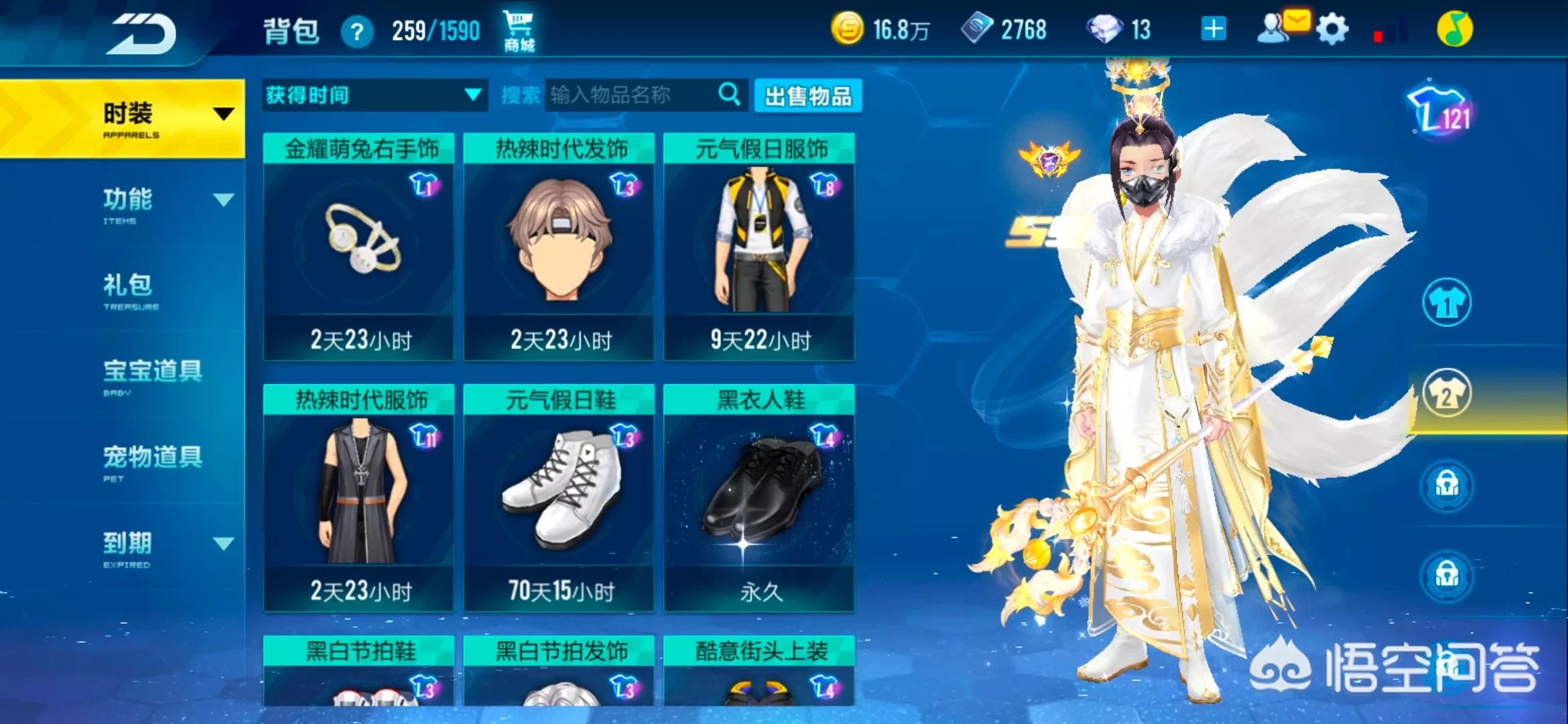Switch to the 功能 items tab

(x=127, y=203)
